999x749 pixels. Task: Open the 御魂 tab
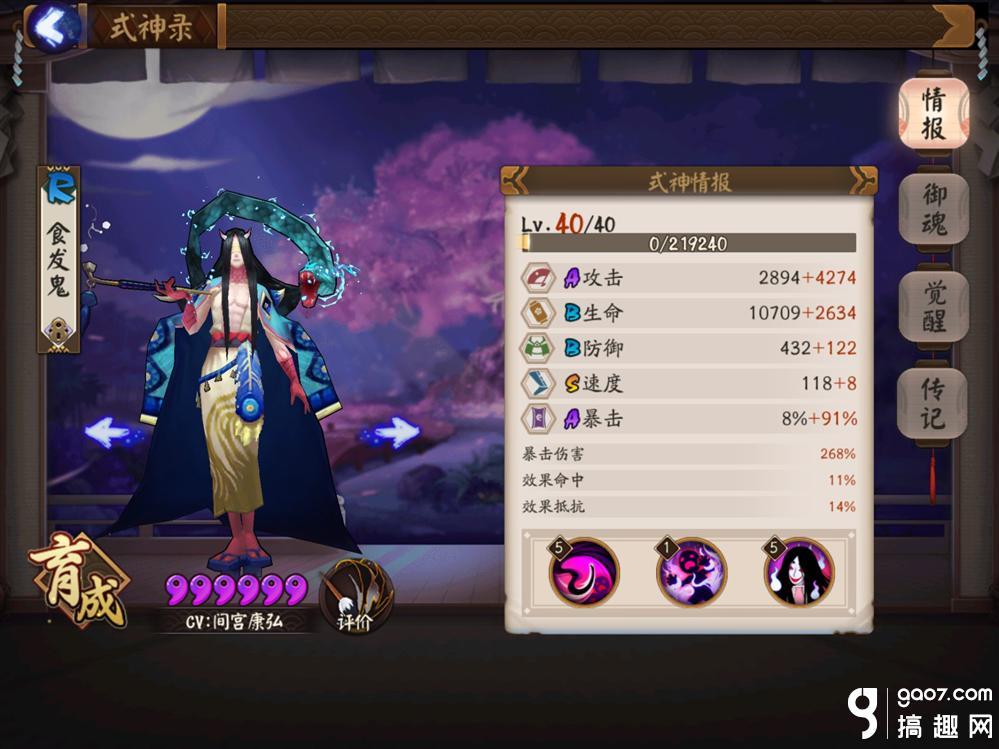932,210
